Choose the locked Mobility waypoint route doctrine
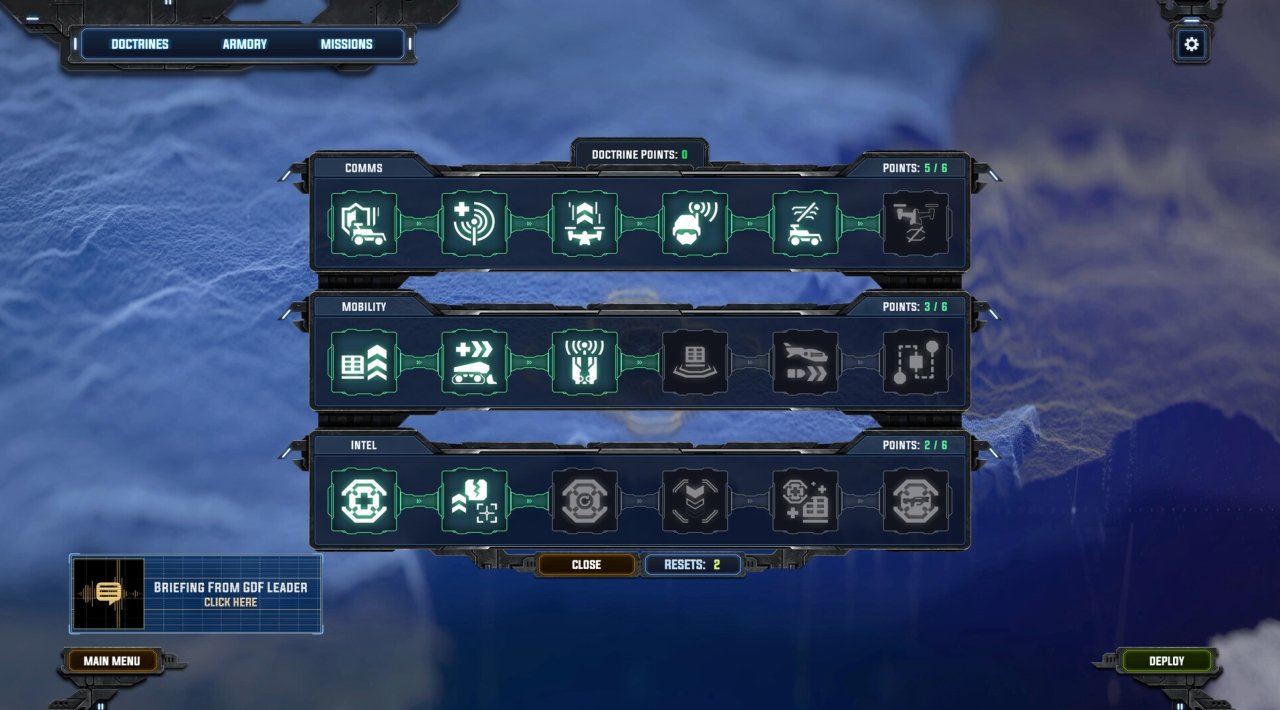The image size is (1280, 710). pos(916,362)
